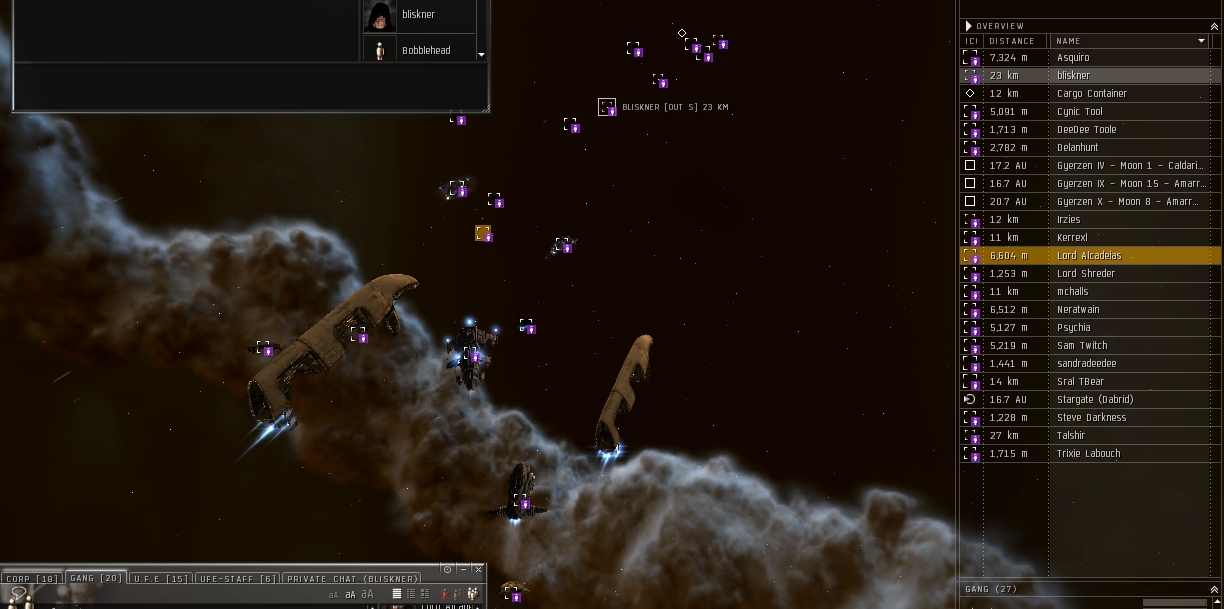Viewport: 1224px width, 609px height.
Task: Choose largest chat font size button
Action: coord(366,594)
